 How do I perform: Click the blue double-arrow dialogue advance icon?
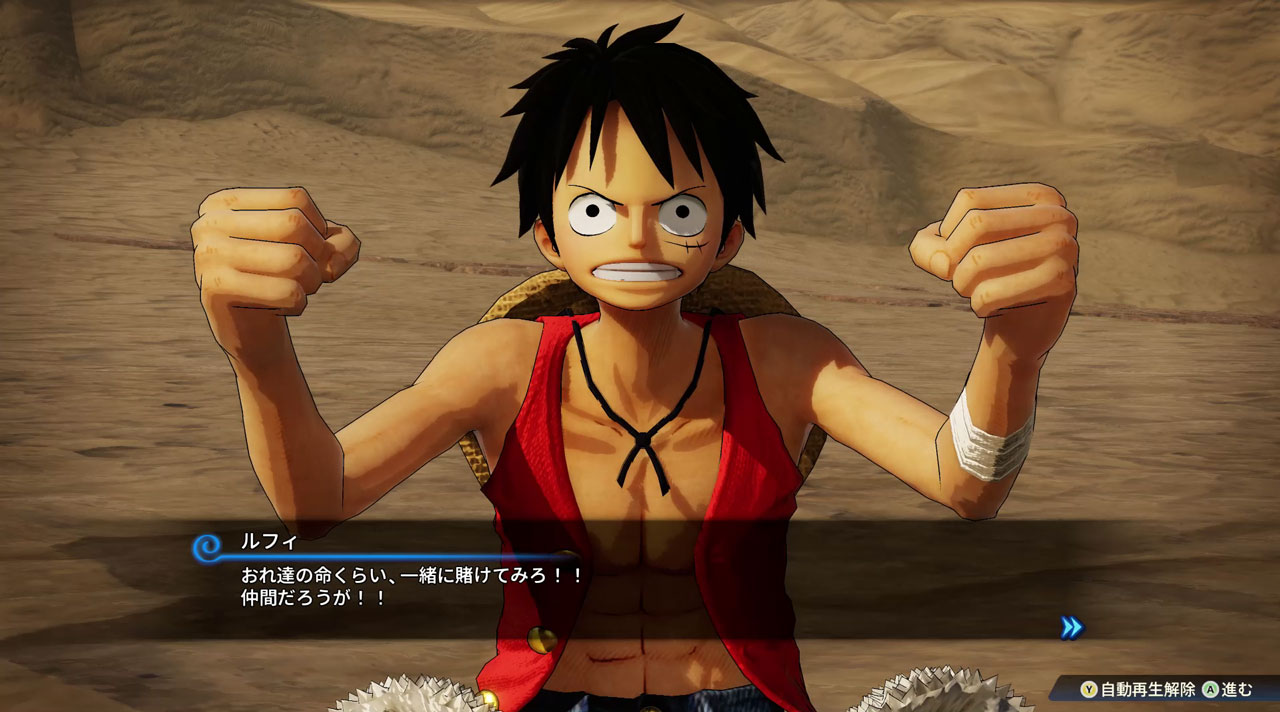click(x=1071, y=627)
